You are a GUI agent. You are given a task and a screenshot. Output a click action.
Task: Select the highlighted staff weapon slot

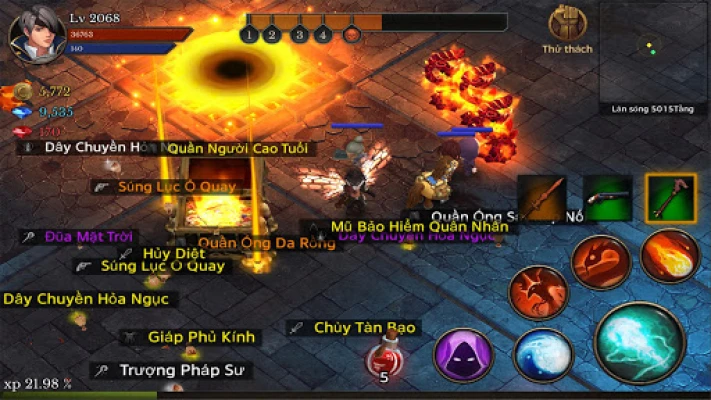pyautogui.click(x=670, y=197)
